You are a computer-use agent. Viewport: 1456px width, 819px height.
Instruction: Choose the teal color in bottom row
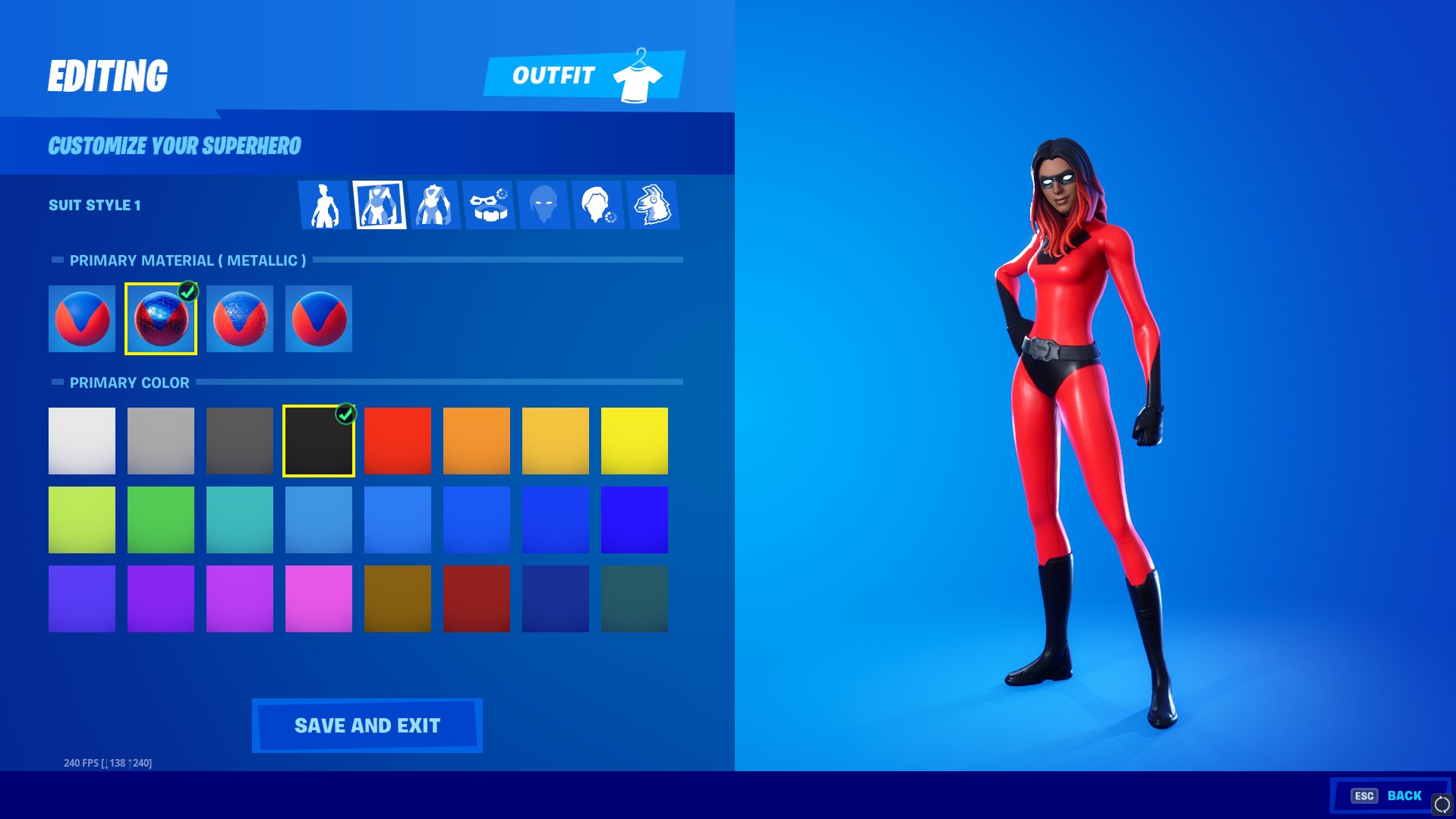coord(634,598)
